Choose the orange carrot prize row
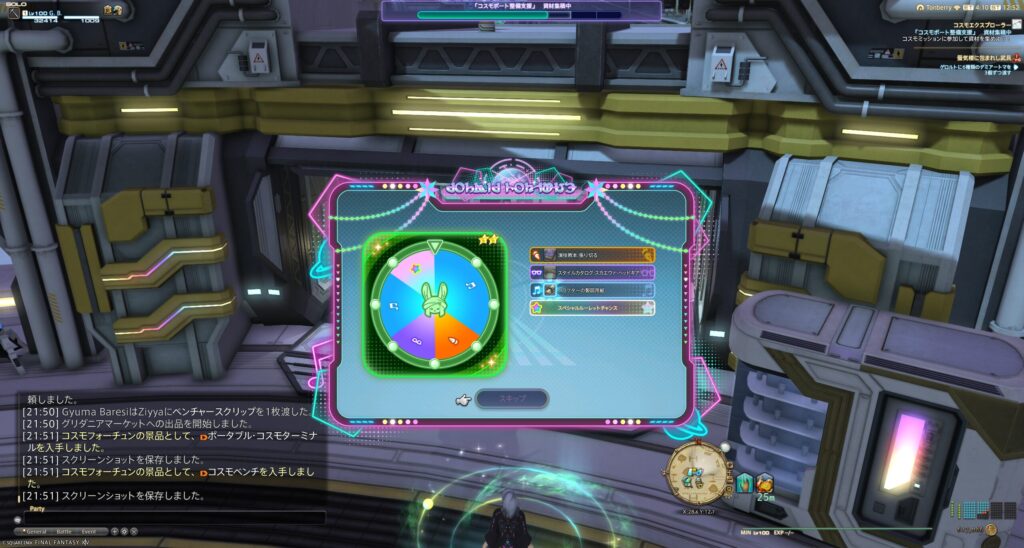This screenshot has height=548, width=1024. (x=592, y=255)
